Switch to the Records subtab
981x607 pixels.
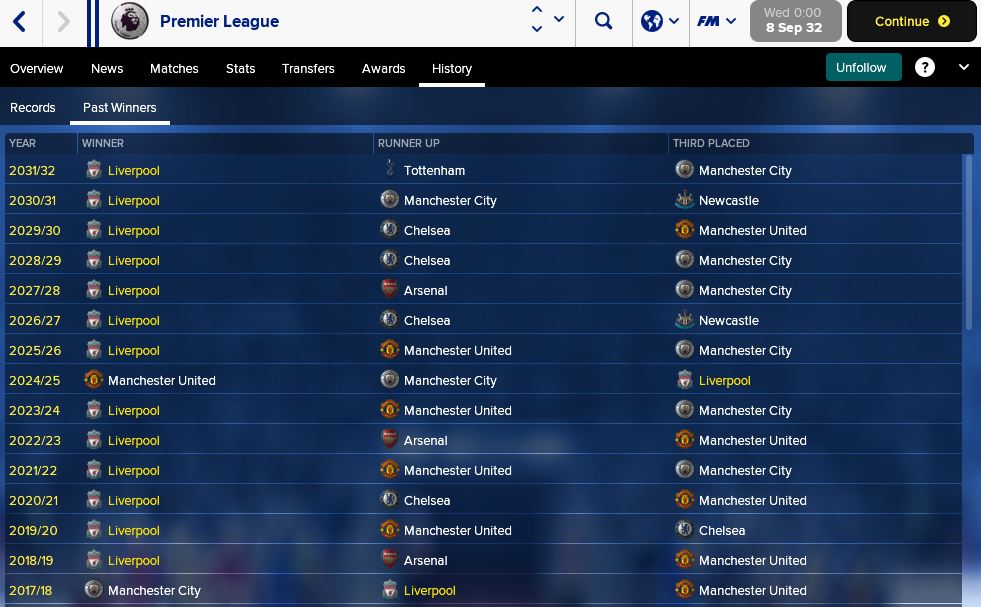point(33,108)
